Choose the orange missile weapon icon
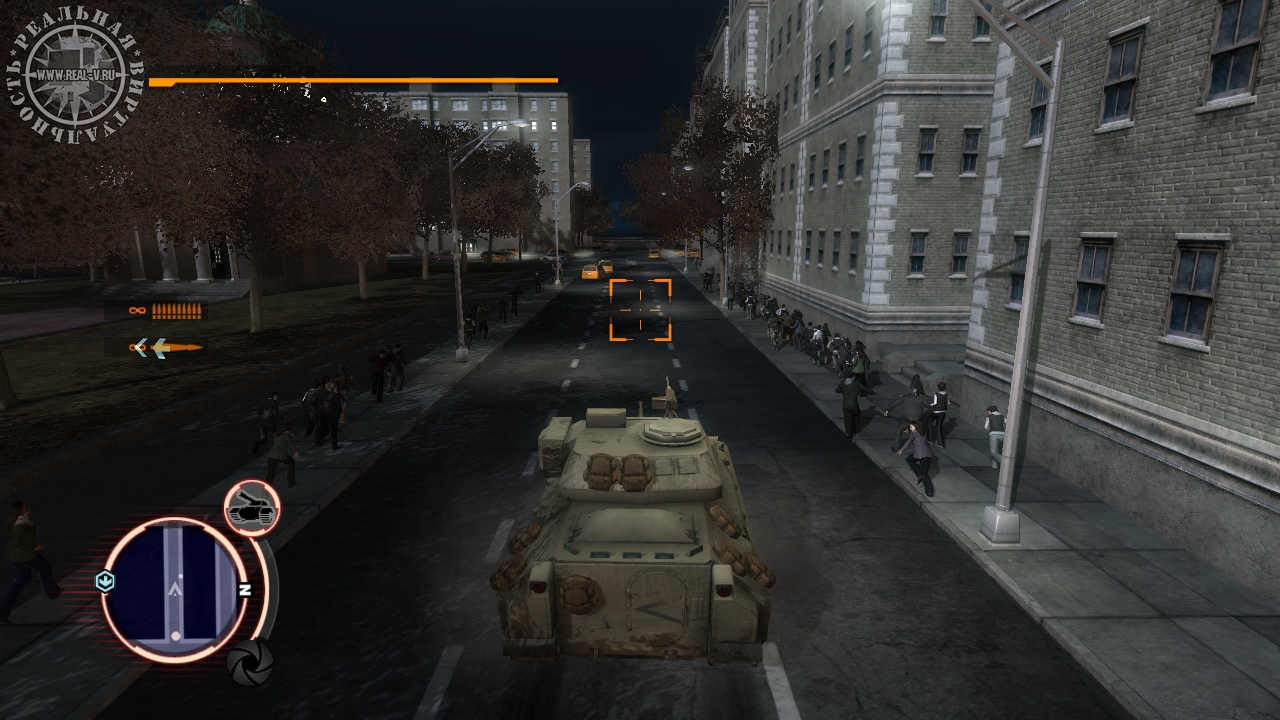The height and width of the screenshot is (720, 1280). point(166,347)
